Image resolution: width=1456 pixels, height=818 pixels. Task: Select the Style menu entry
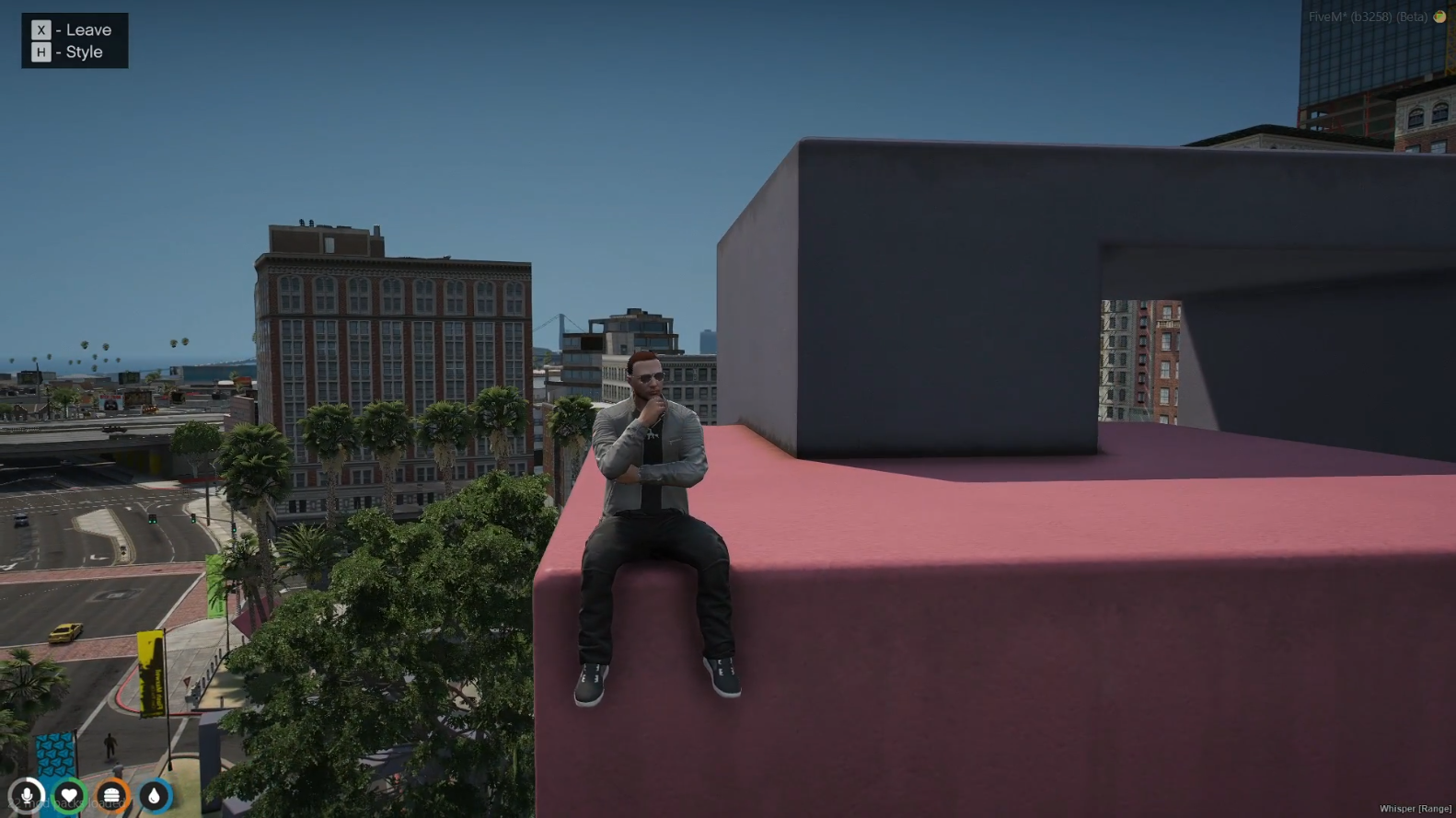[84, 52]
